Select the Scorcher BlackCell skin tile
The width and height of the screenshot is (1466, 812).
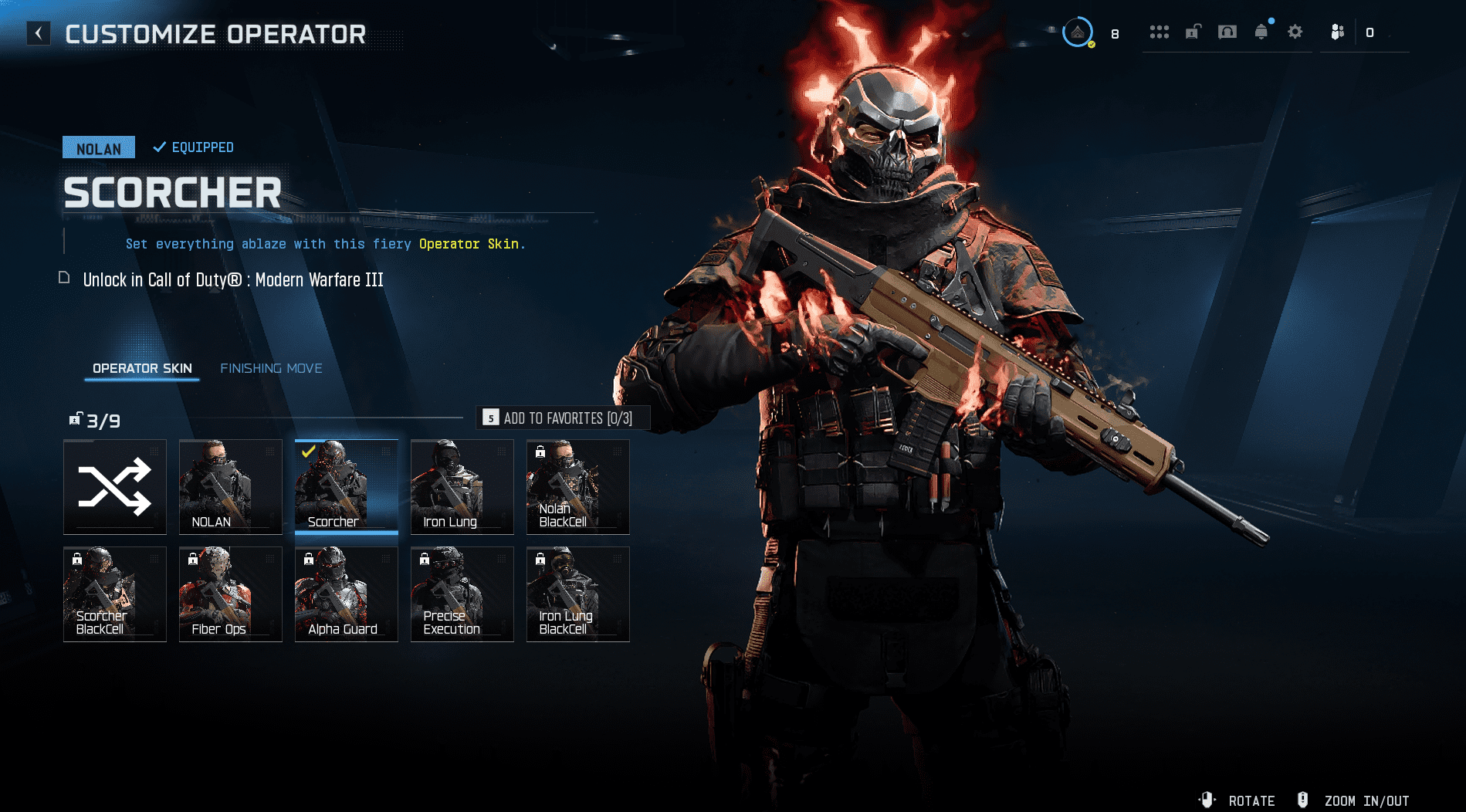[115, 594]
